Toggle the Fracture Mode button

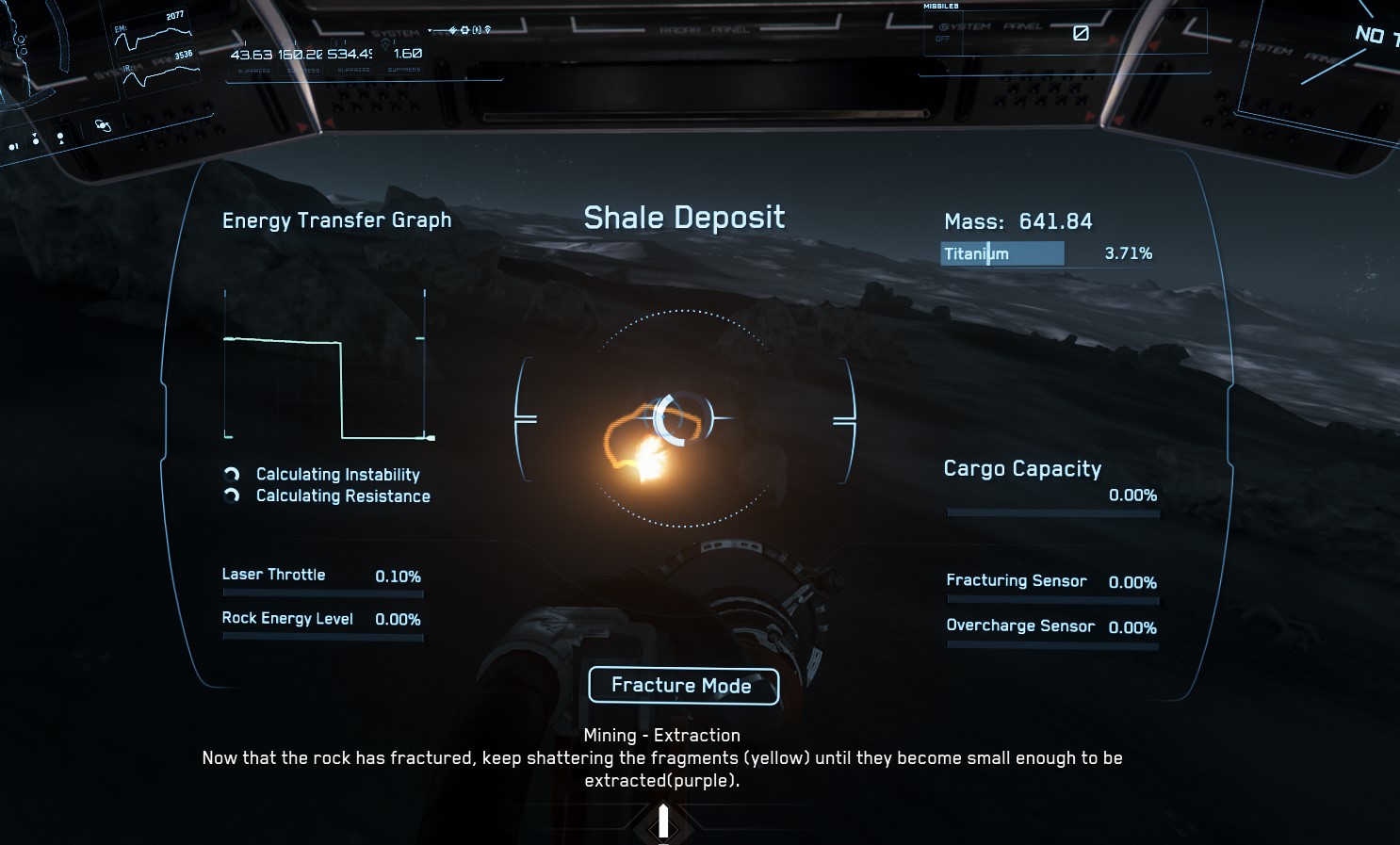[683, 686]
